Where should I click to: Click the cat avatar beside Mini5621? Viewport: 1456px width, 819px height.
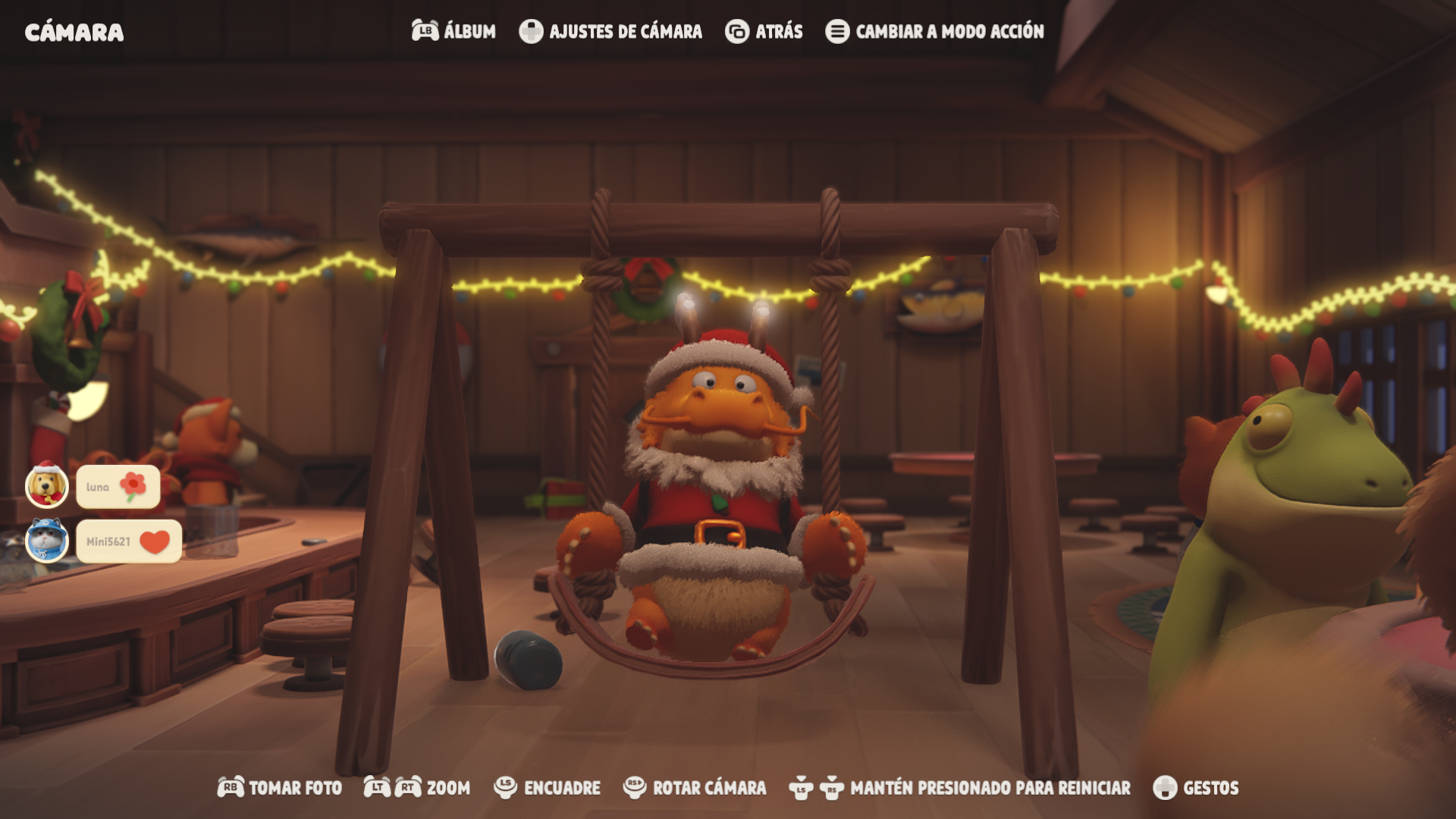pyautogui.click(x=47, y=541)
